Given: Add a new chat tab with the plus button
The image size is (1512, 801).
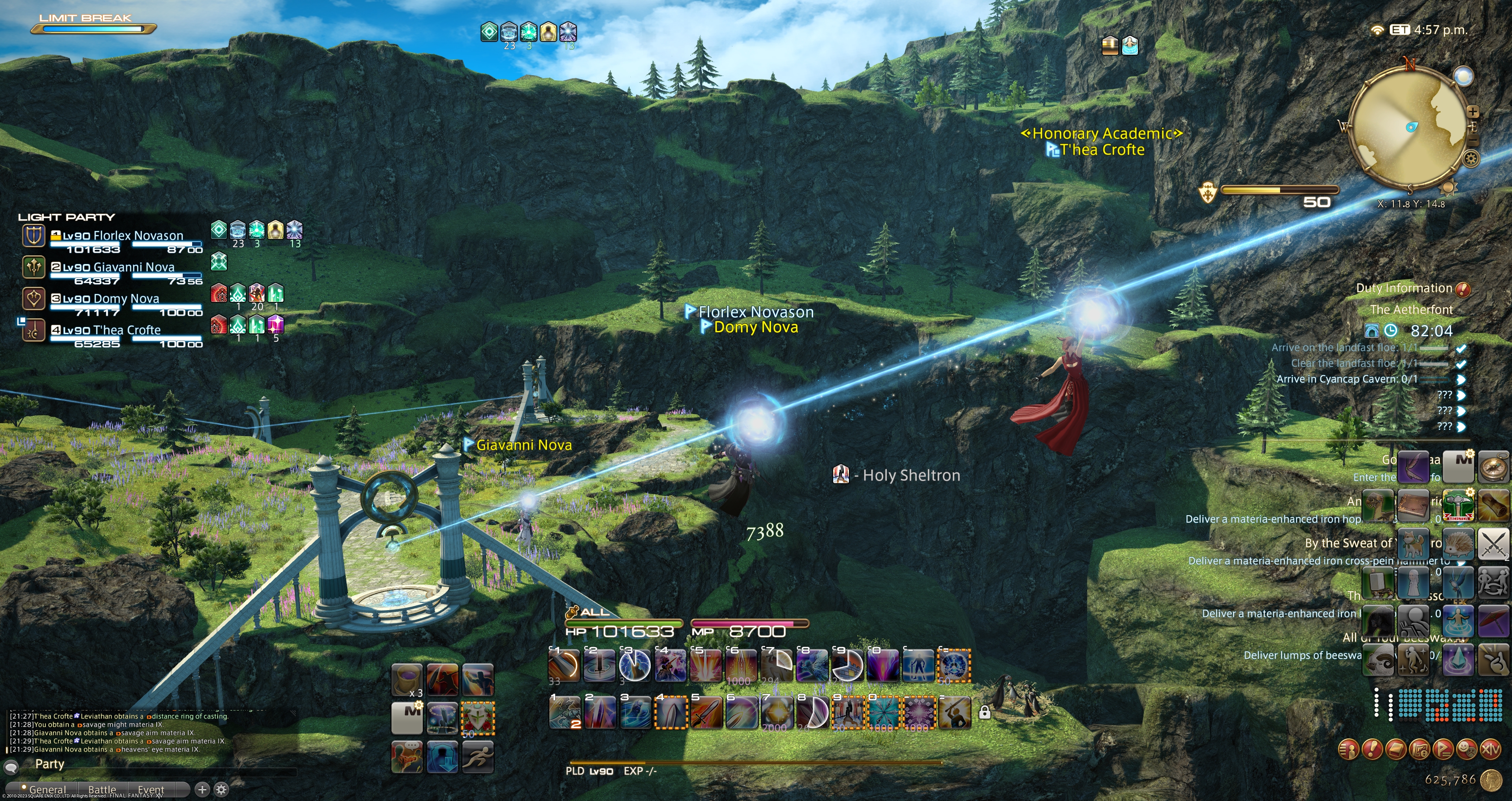Looking at the screenshot, I should click(202, 789).
